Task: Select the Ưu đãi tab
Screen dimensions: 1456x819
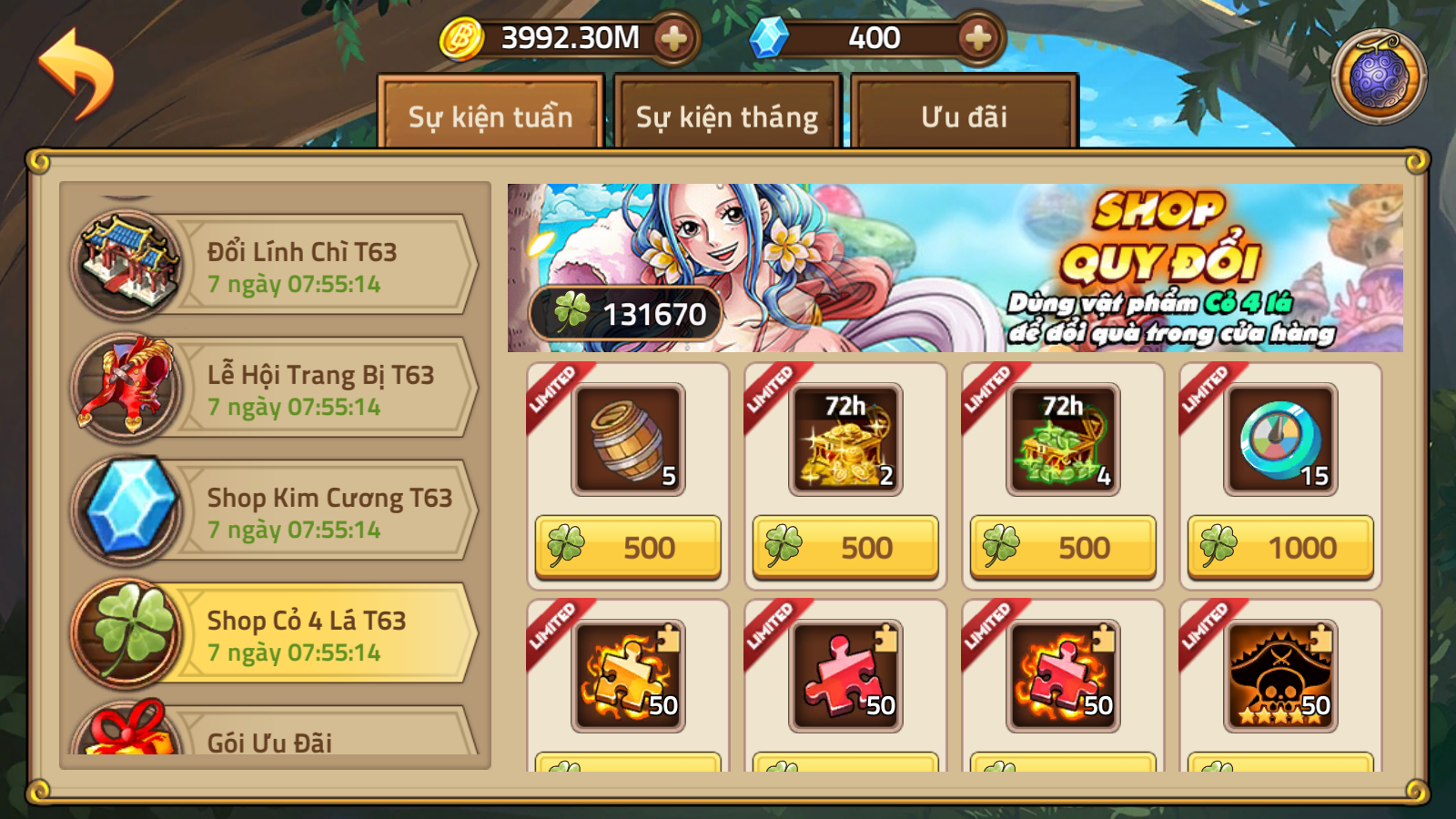Action: click(964, 116)
